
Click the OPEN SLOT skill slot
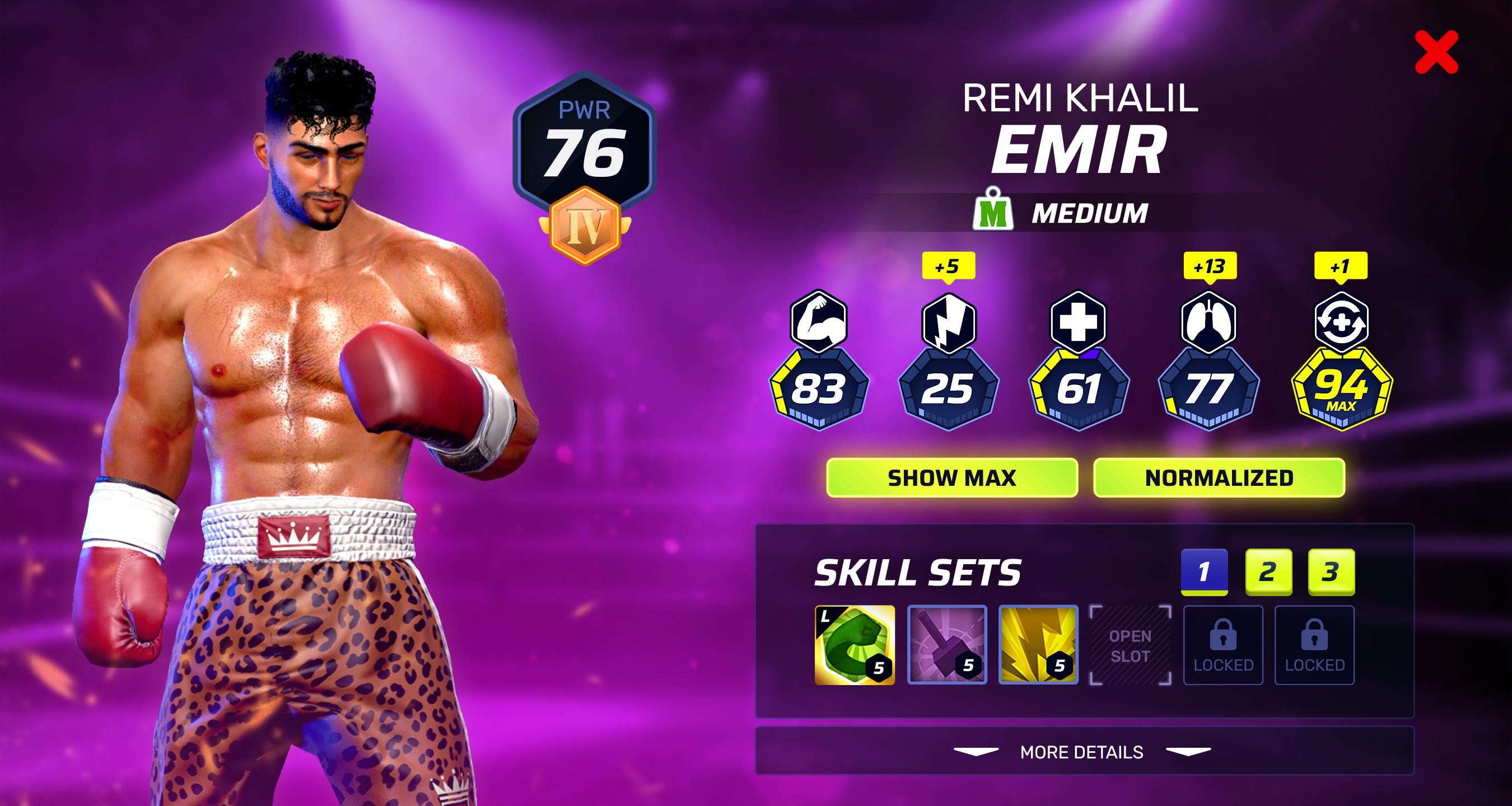pos(1130,645)
